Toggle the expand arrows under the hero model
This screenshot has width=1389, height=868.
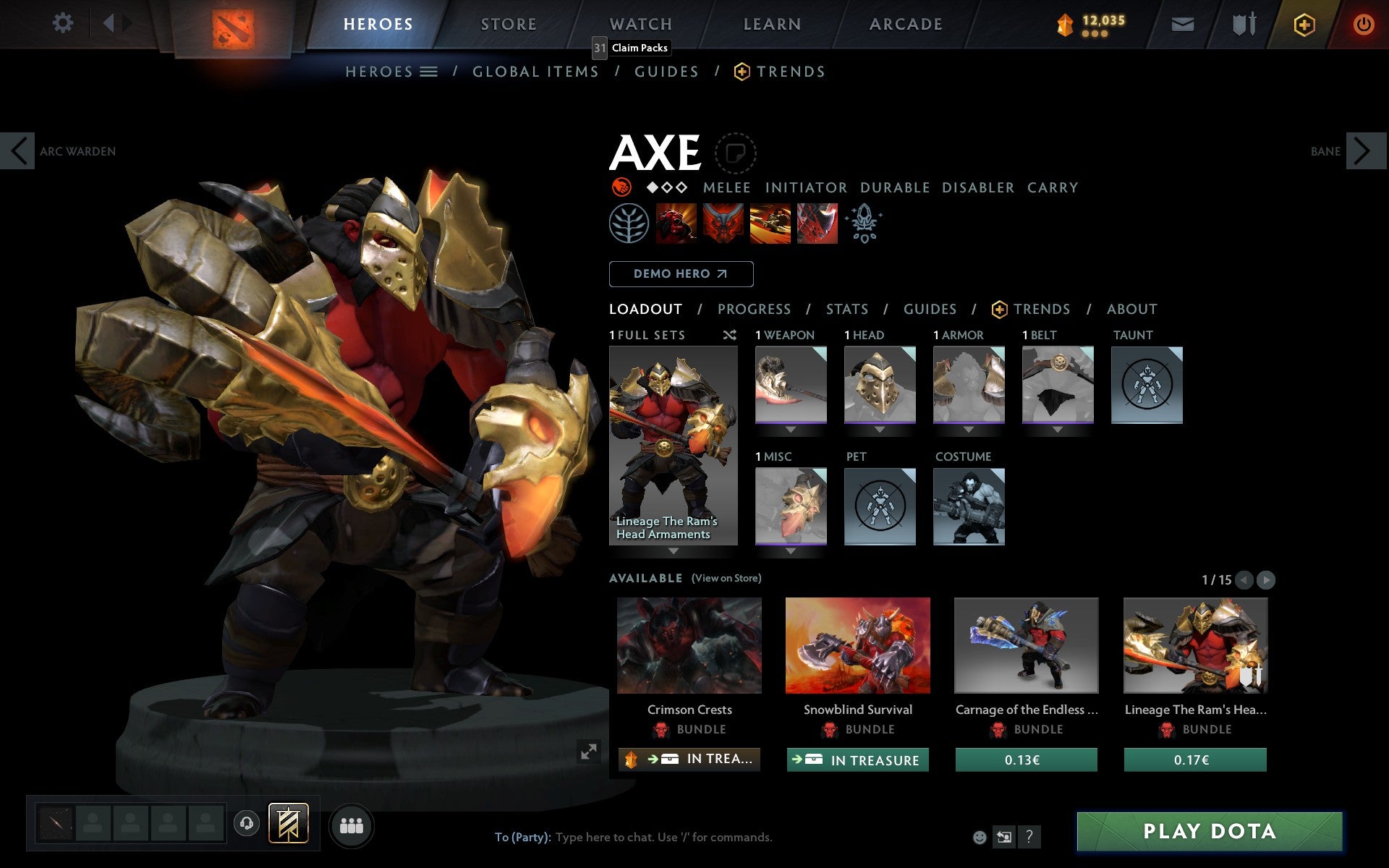pyautogui.click(x=590, y=752)
